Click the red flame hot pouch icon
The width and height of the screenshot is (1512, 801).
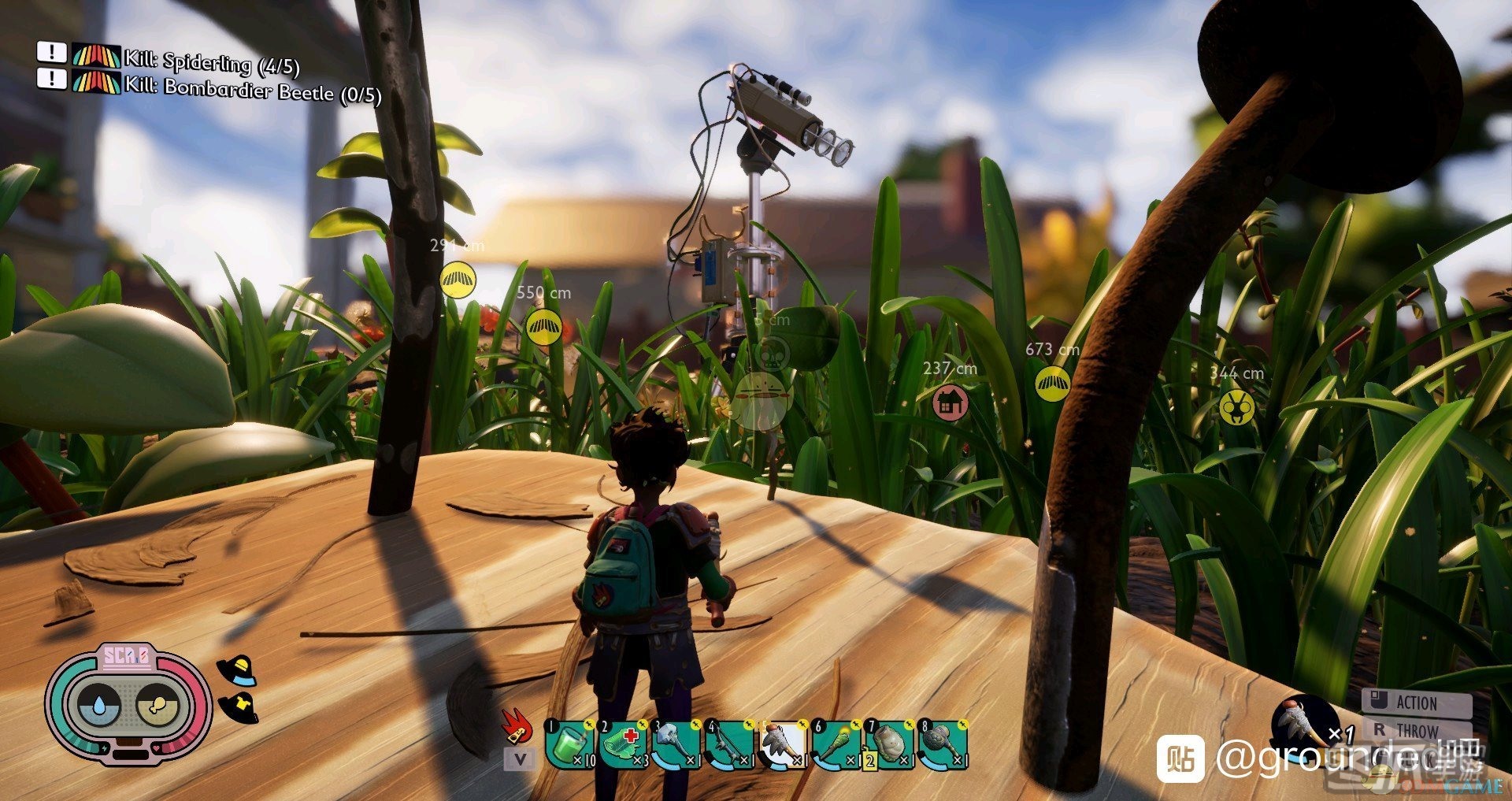(x=517, y=727)
